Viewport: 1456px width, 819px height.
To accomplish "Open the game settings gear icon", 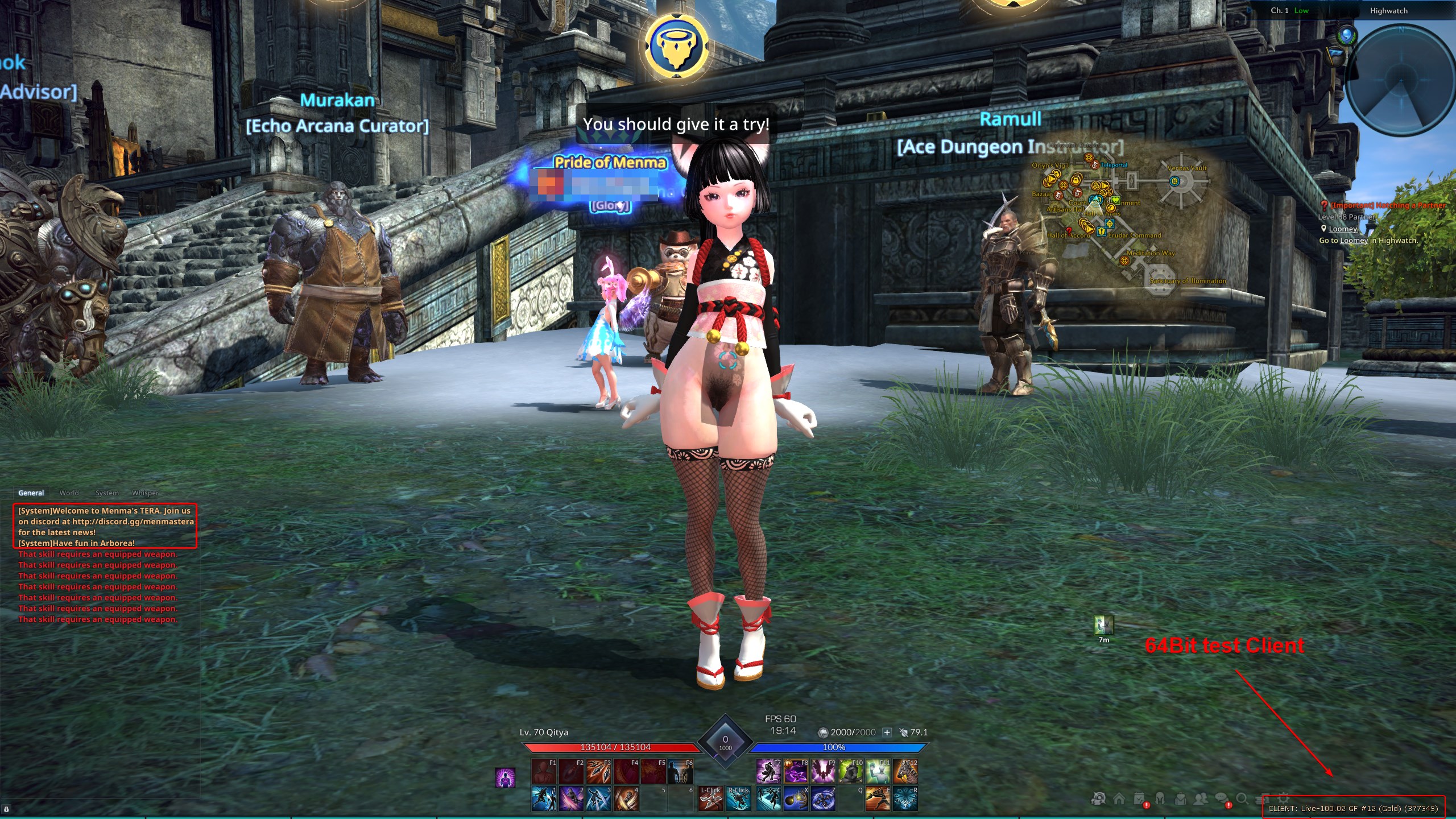I will (x=1283, y=799).
